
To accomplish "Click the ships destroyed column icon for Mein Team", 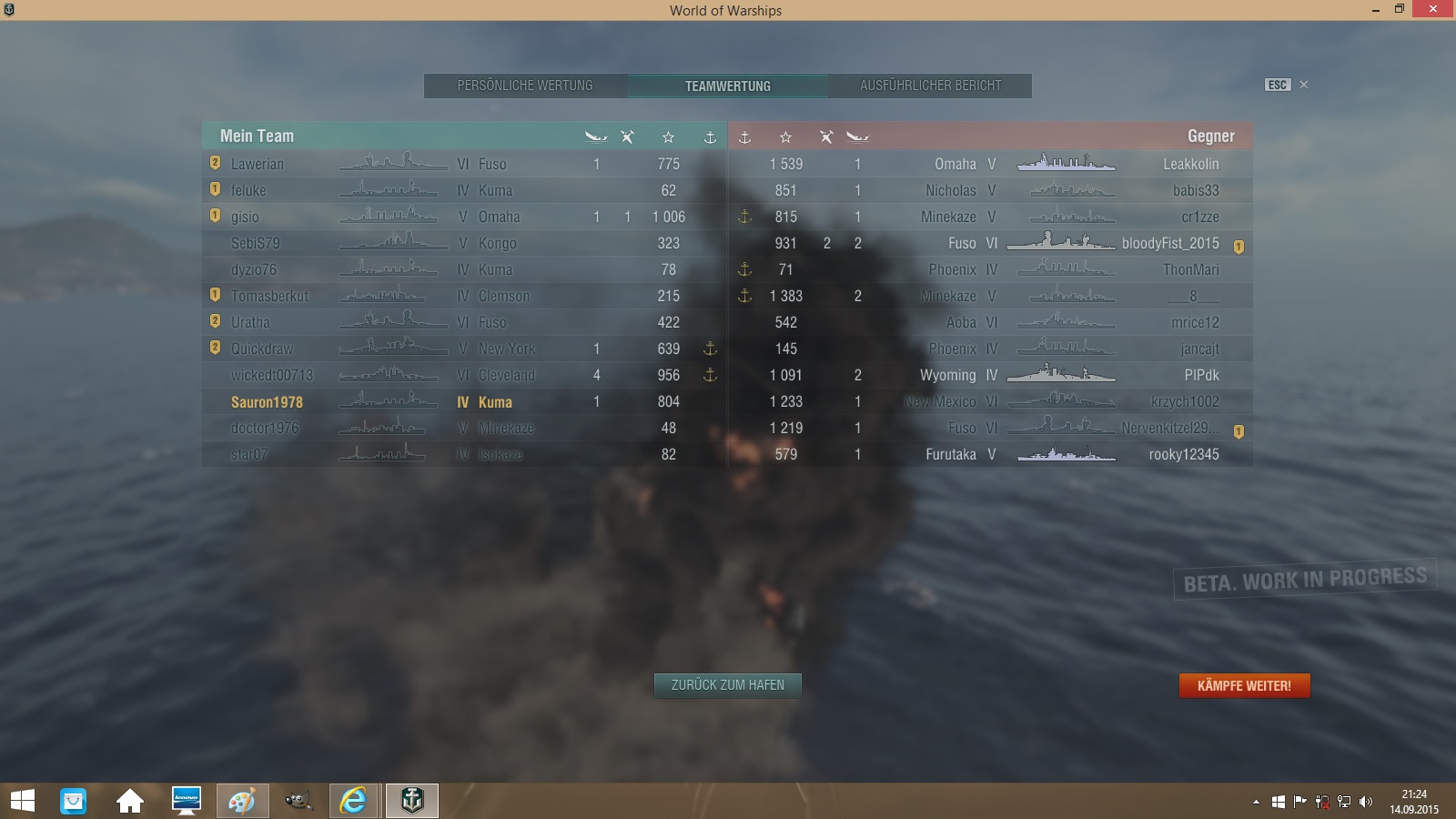I will pyautogui.click(x=595, y=136).
